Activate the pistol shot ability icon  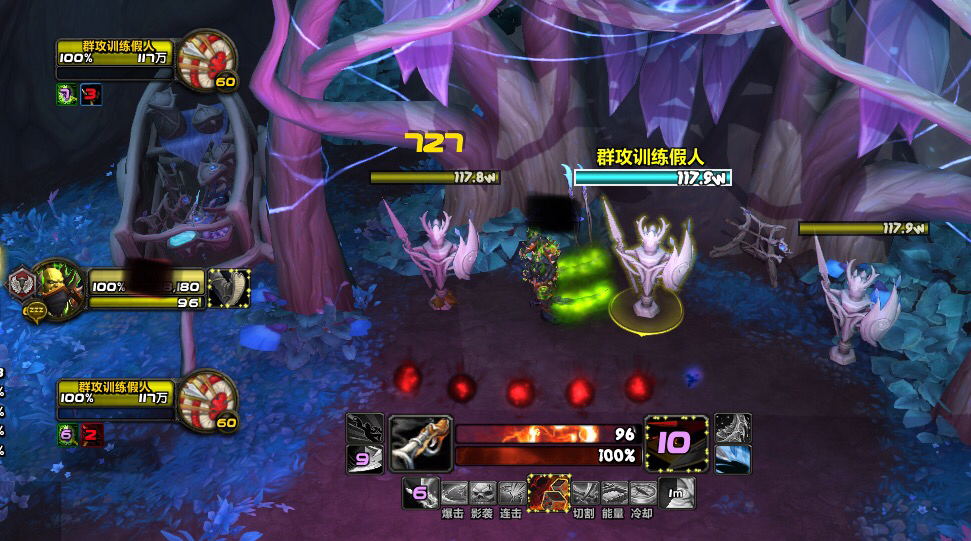pyautogui.click(x=420, y=444)
